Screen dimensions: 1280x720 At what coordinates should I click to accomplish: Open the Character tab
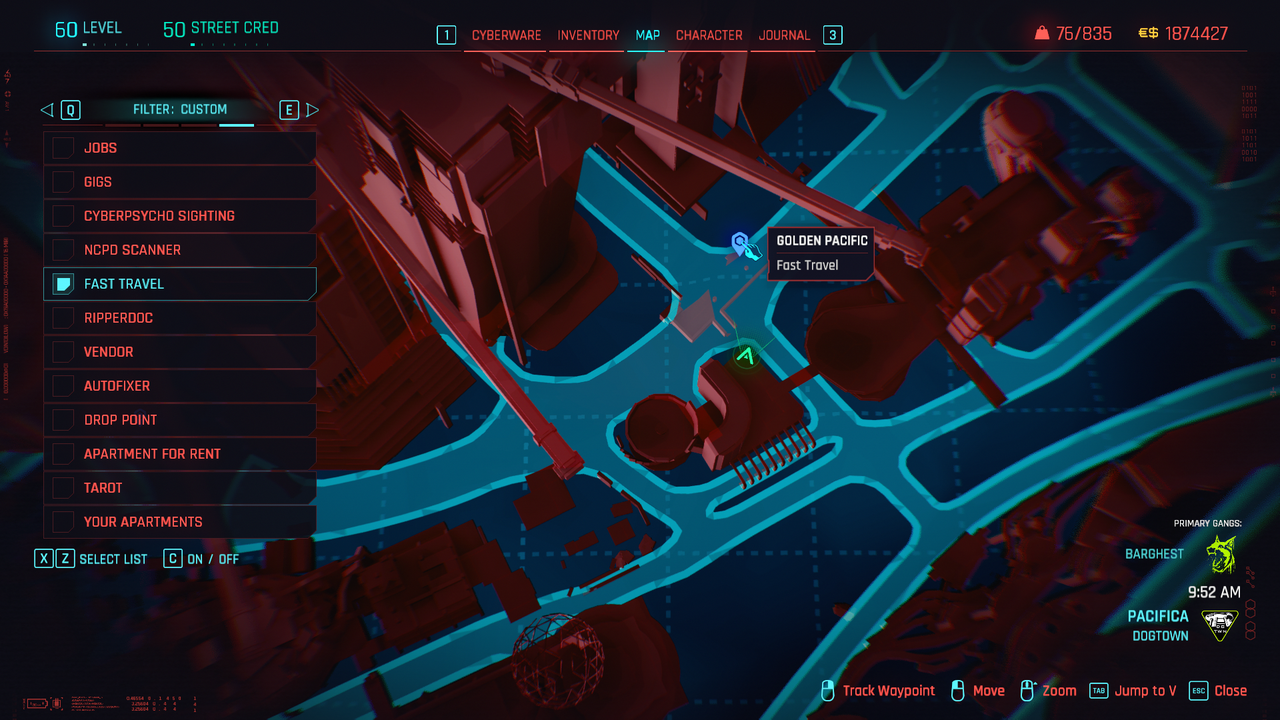tap(709, 35)
